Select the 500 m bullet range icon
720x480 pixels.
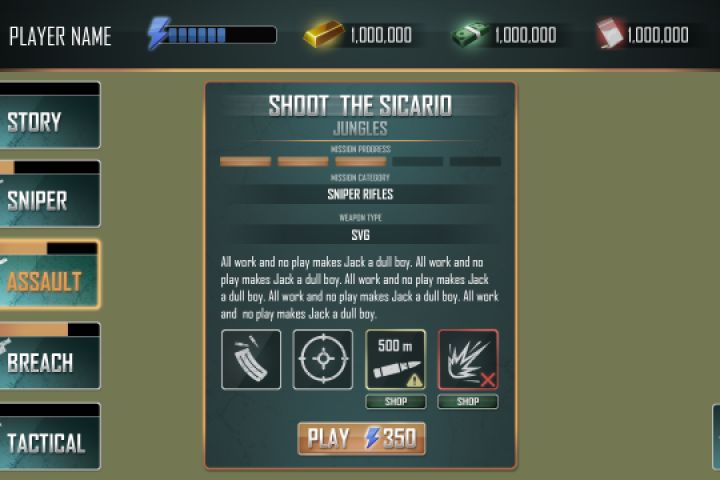[395, 359]
